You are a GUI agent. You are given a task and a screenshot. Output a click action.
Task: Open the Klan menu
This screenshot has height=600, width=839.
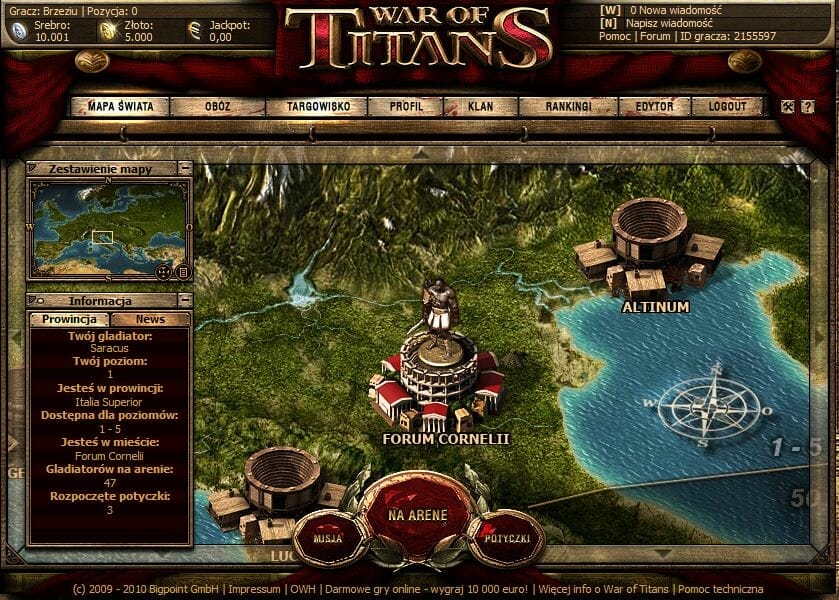480,106
